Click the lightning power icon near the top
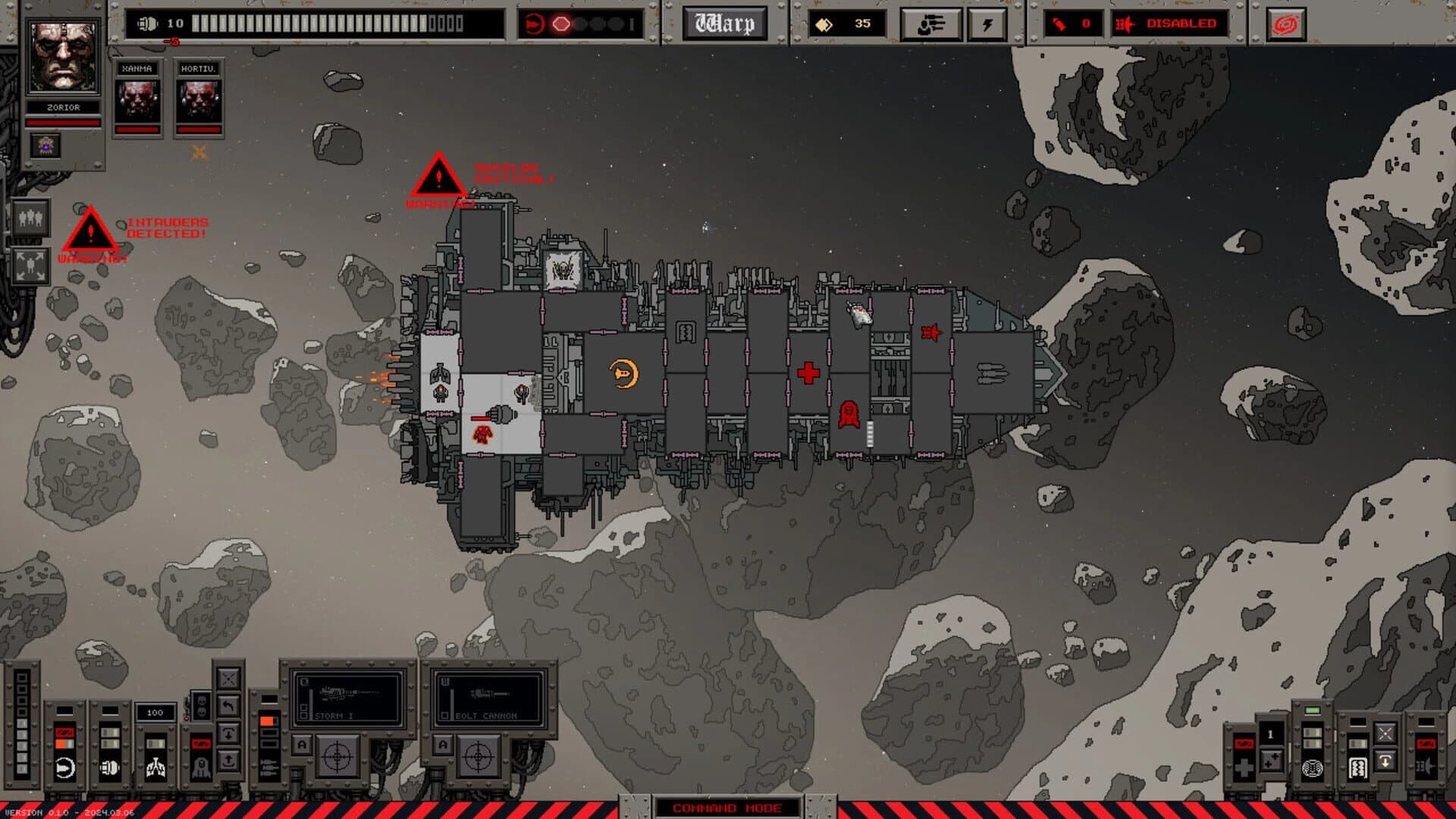Viewport: 1456px width, 819px height. [x=988, y=23]
